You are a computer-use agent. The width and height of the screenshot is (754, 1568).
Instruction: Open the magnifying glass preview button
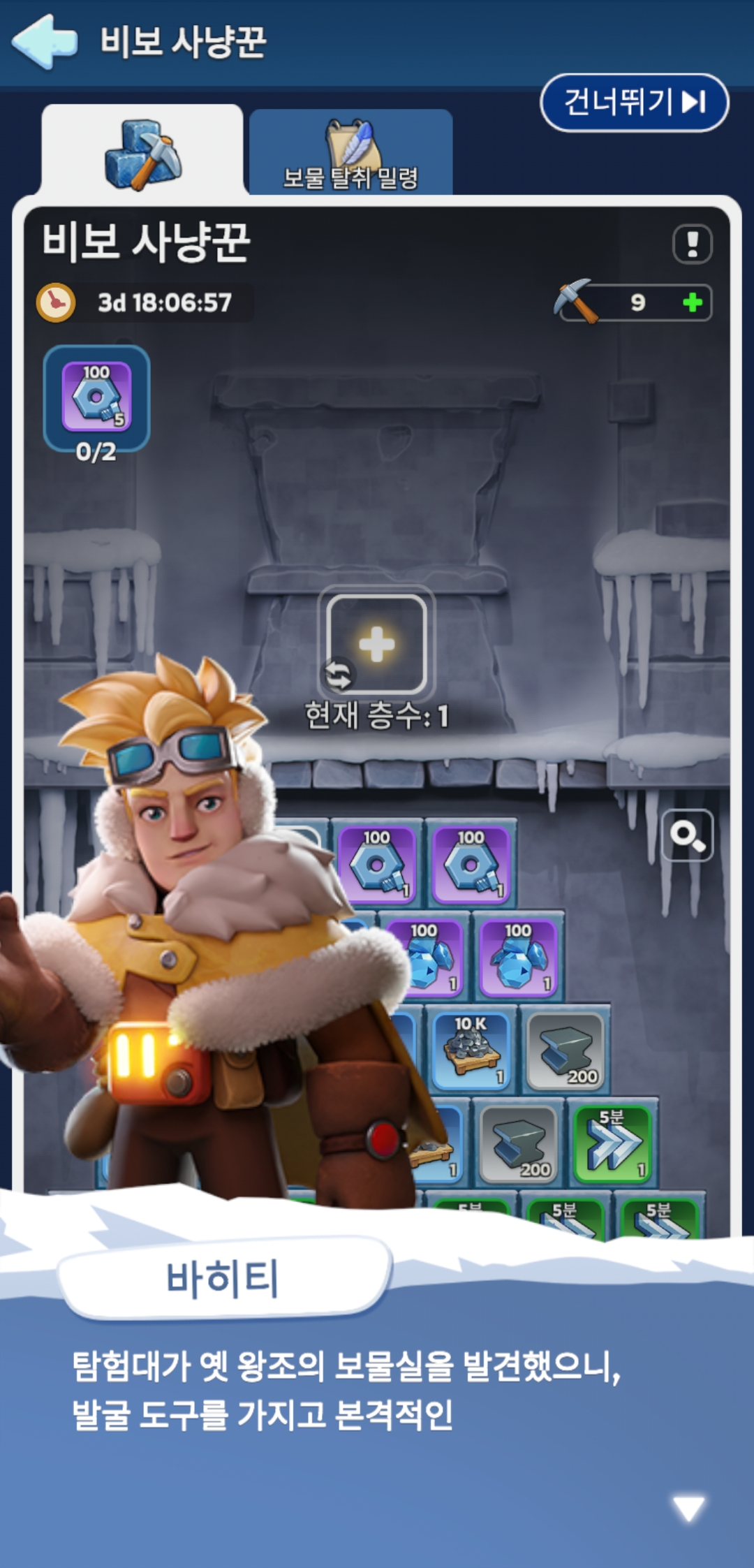click(687, 835)
